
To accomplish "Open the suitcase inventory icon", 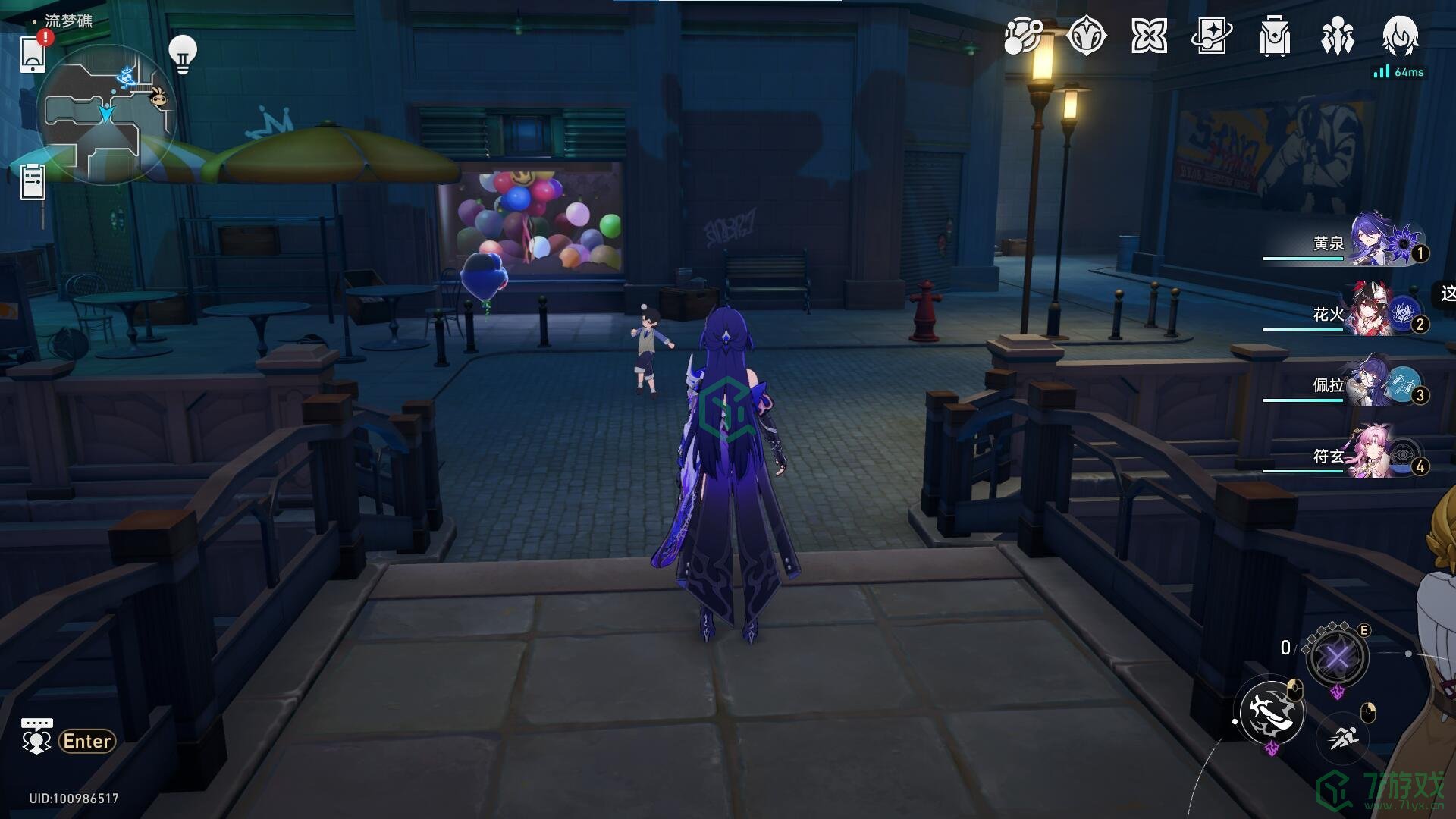I will [x=1275, y=36].
